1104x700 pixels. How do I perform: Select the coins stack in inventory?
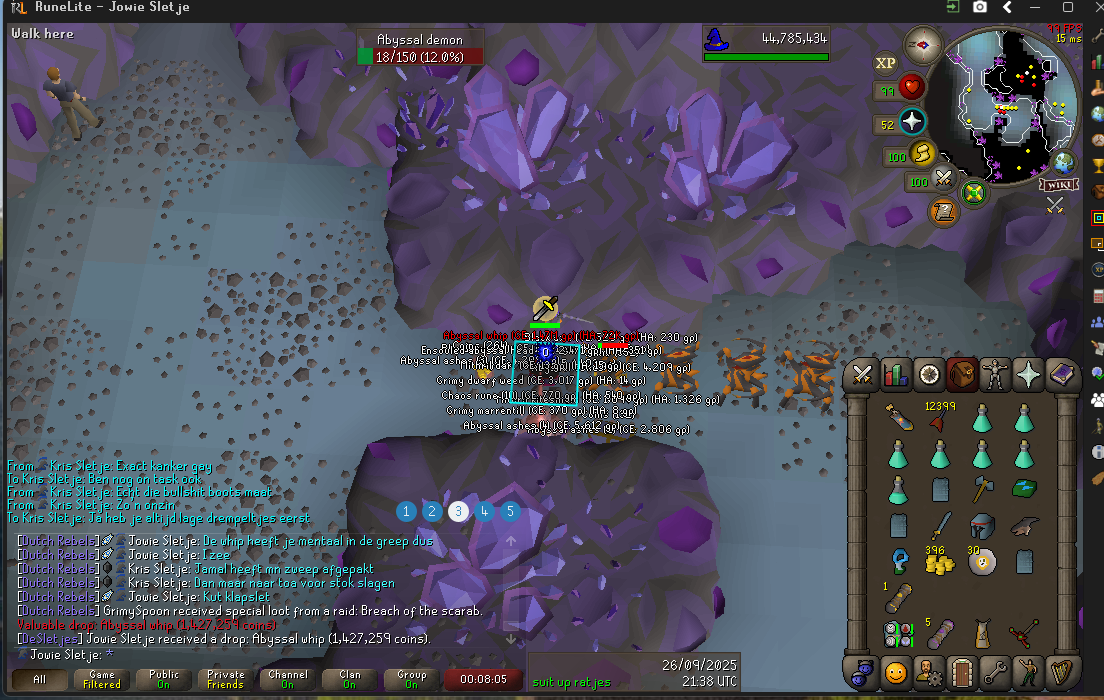coord(939,562)
